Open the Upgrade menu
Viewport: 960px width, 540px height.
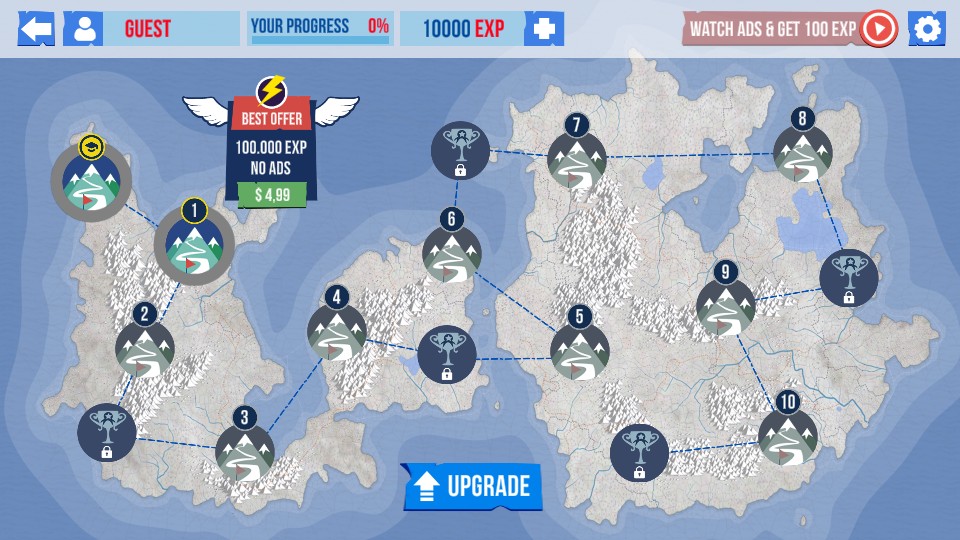tap(472, 486)
